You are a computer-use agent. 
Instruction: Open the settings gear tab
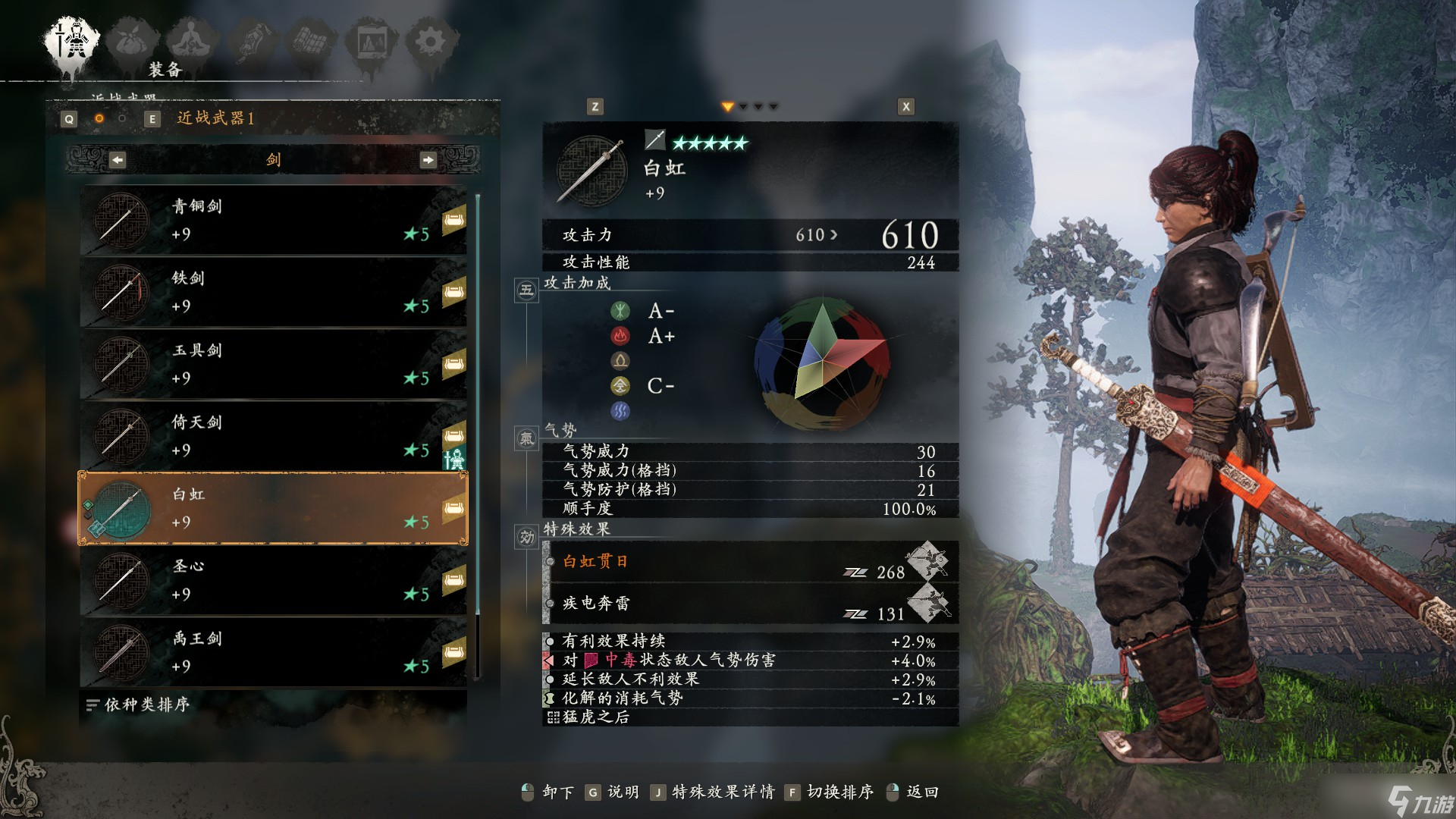coord(431,42)
